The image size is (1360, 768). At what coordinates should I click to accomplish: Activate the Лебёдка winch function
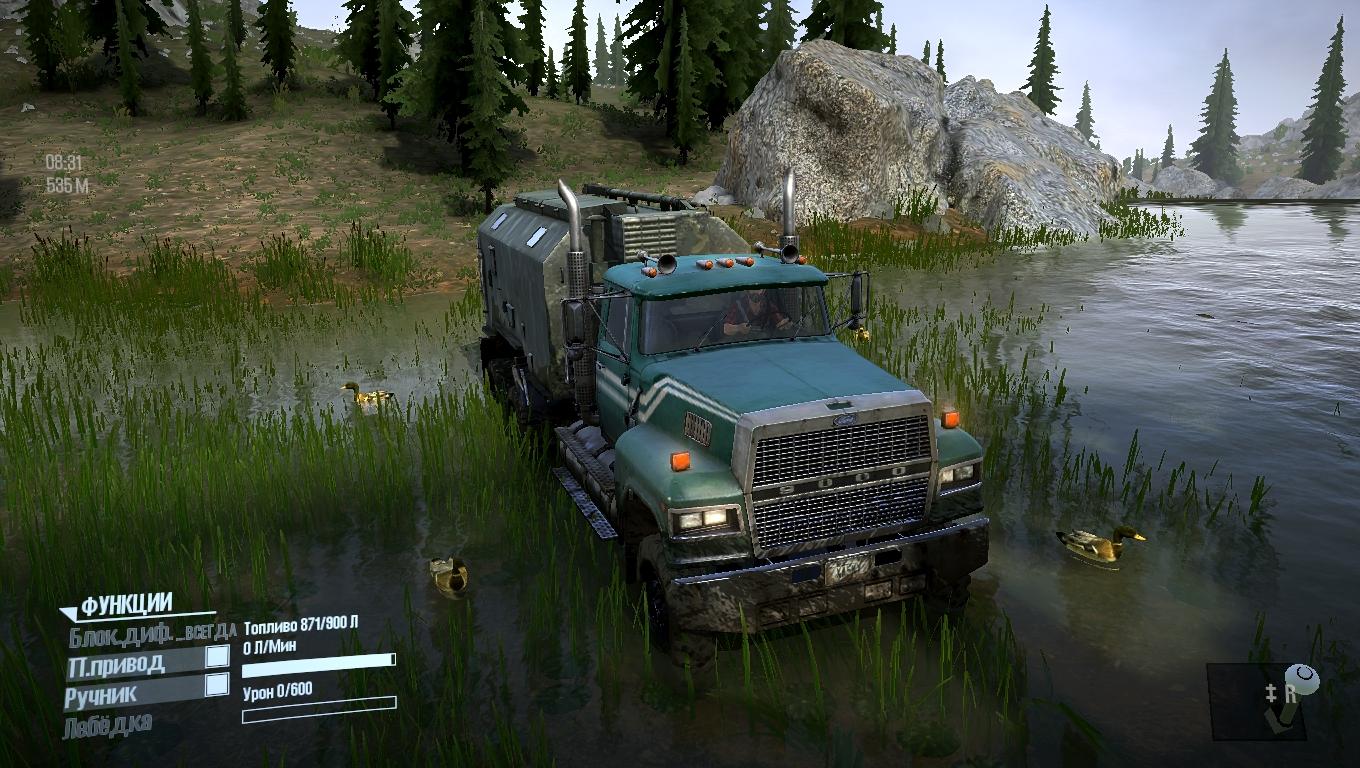(108, 724)
